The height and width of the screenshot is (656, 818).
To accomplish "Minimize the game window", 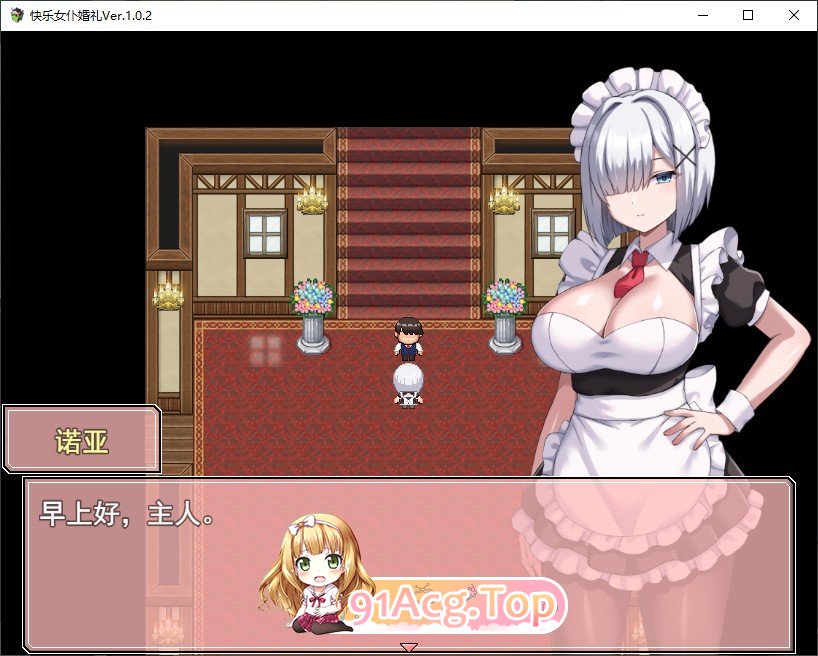I will click(702, 15).
